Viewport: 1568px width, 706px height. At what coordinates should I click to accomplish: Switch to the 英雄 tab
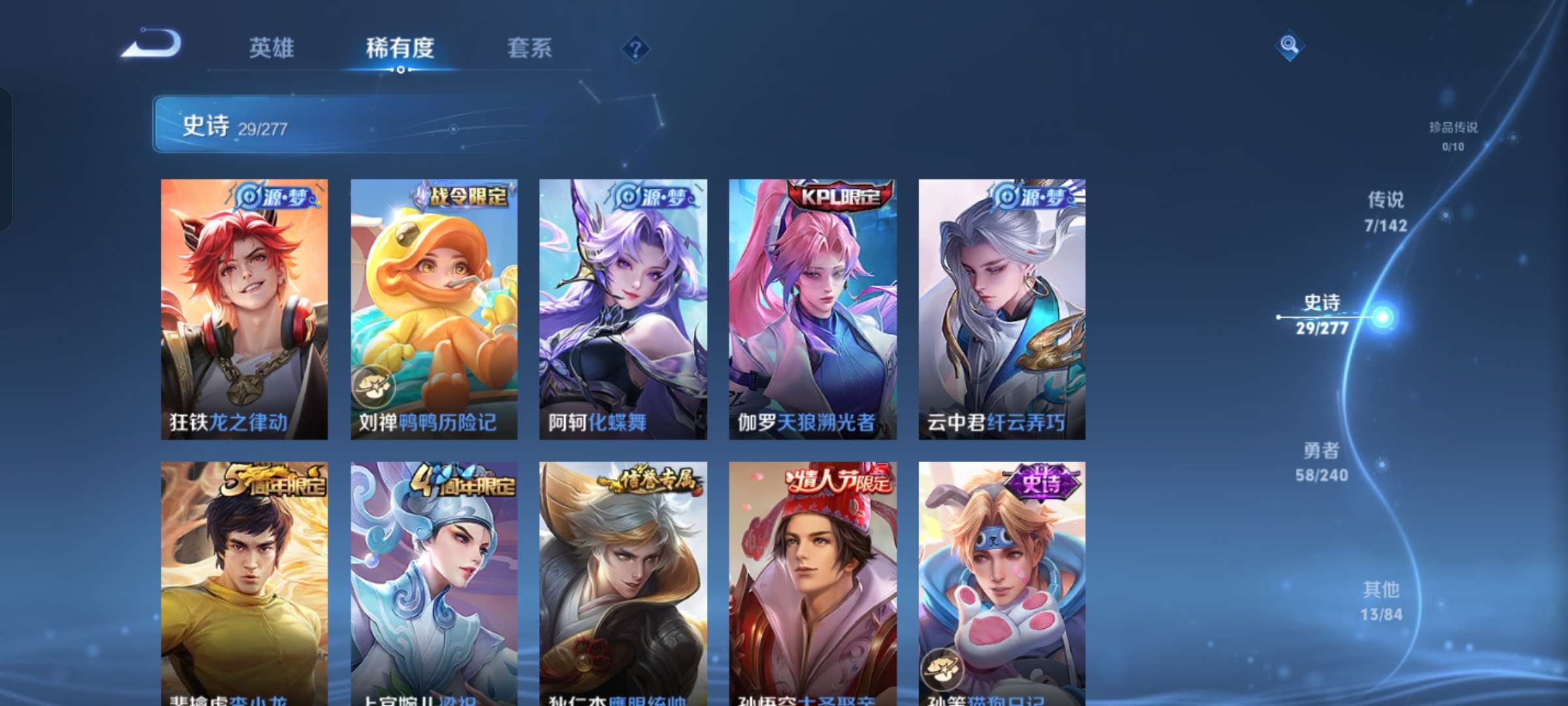coord(272,48)
